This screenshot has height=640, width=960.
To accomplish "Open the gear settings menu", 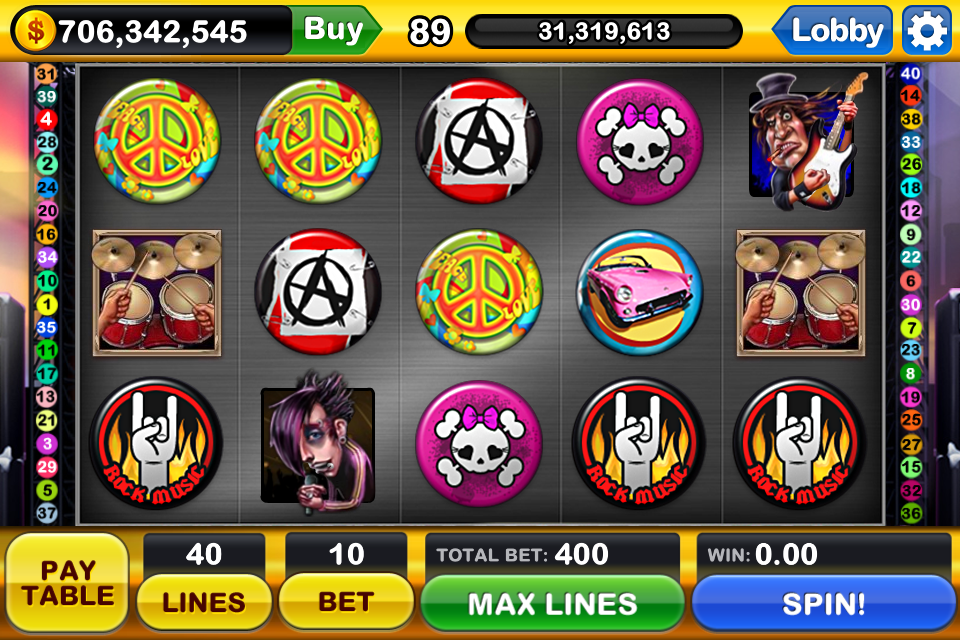I will tap(926, 32).
